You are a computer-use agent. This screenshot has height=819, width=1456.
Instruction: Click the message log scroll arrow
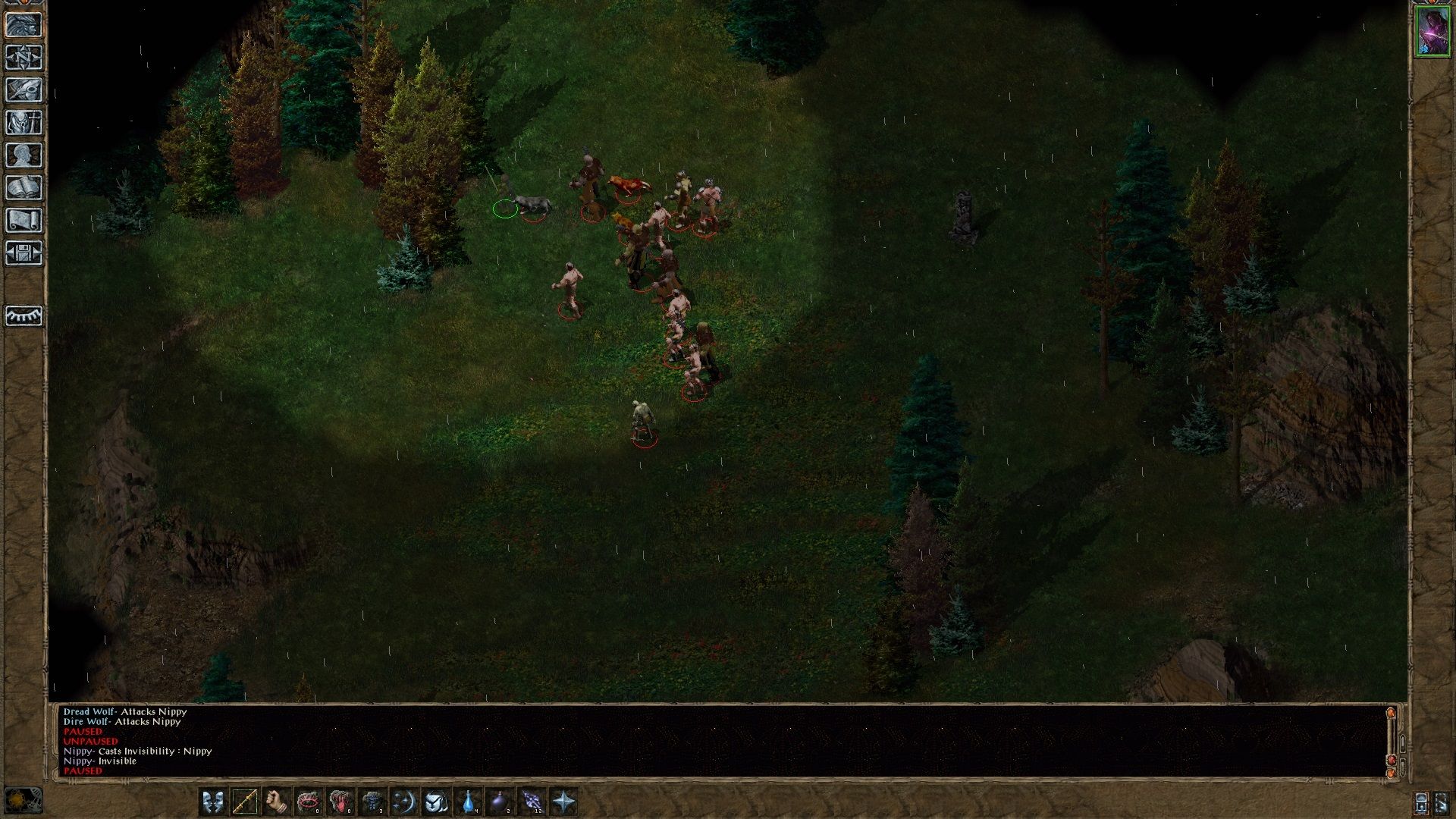click(x=1391, y=711)
